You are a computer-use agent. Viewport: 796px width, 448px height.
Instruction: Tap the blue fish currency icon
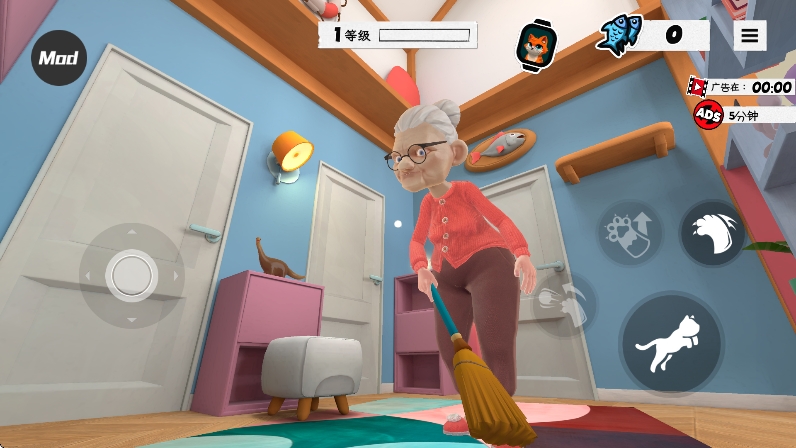click(x=617, y=35)
